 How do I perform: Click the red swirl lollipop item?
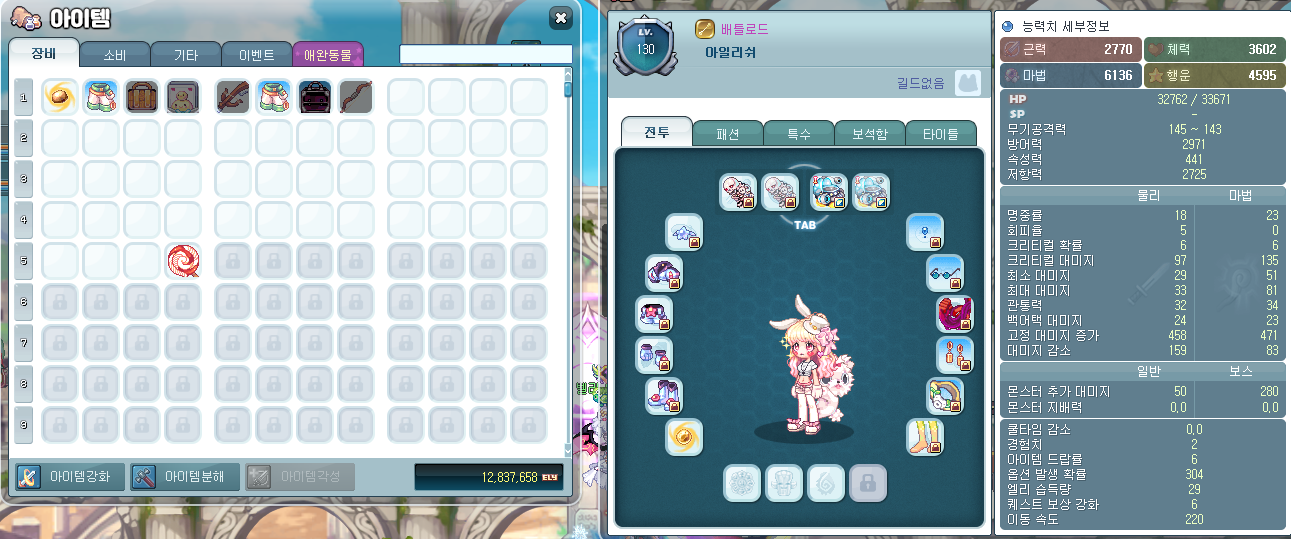(x=183, y=260)
